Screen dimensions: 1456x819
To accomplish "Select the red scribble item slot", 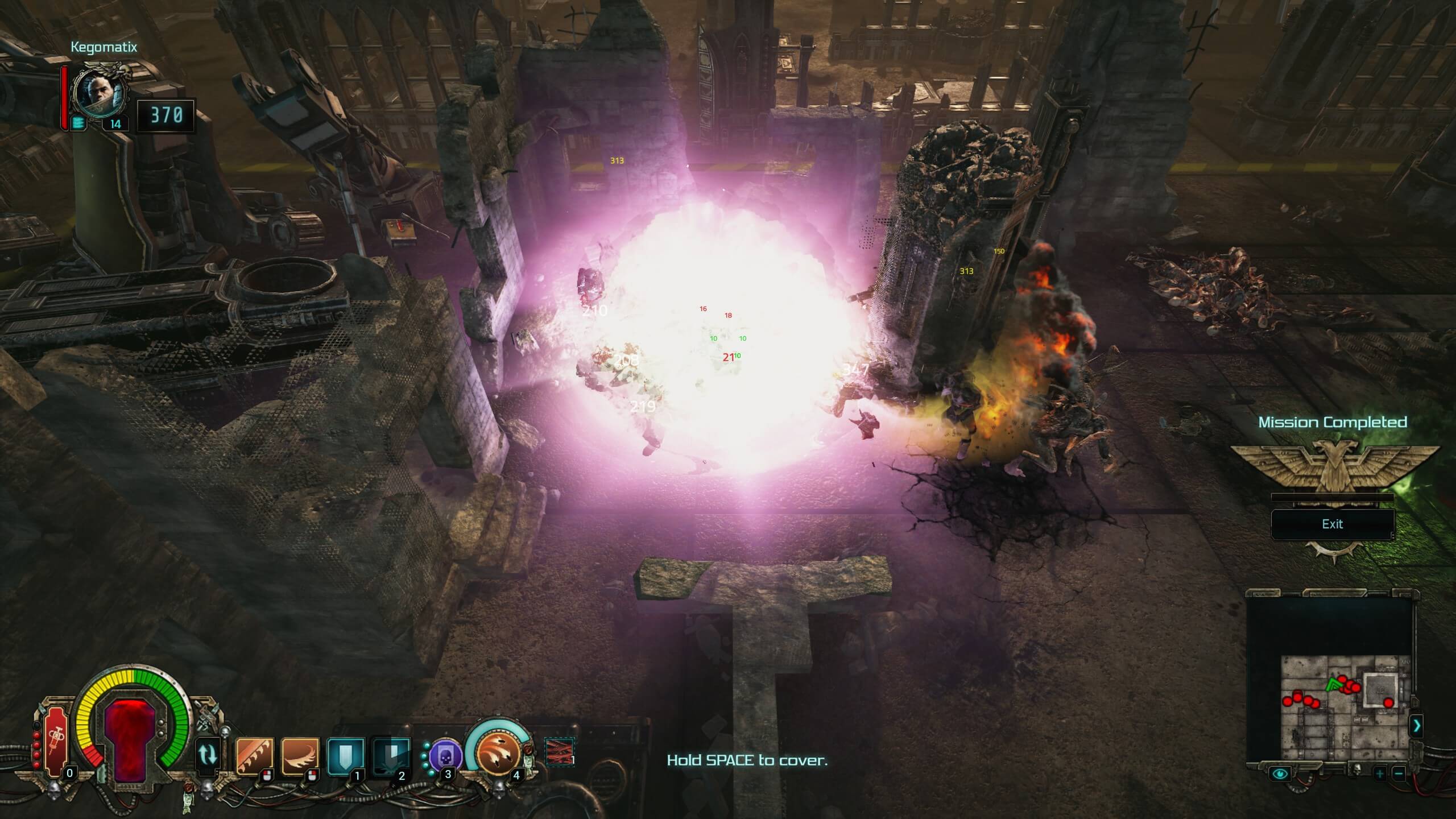I will pyautogui.click(x=559, y=751).
